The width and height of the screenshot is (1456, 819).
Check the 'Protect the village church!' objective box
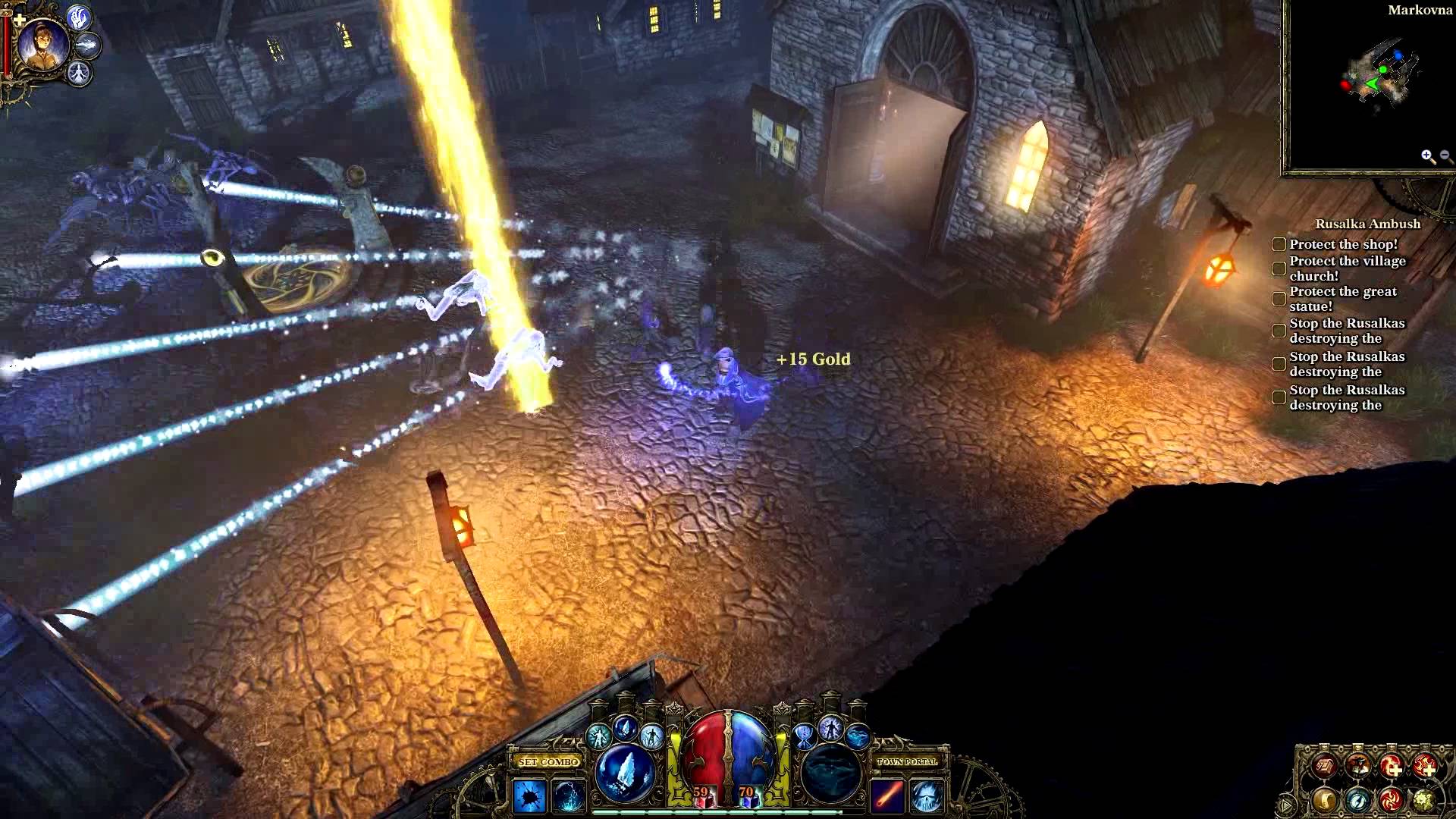click(x=1279, y=268)
